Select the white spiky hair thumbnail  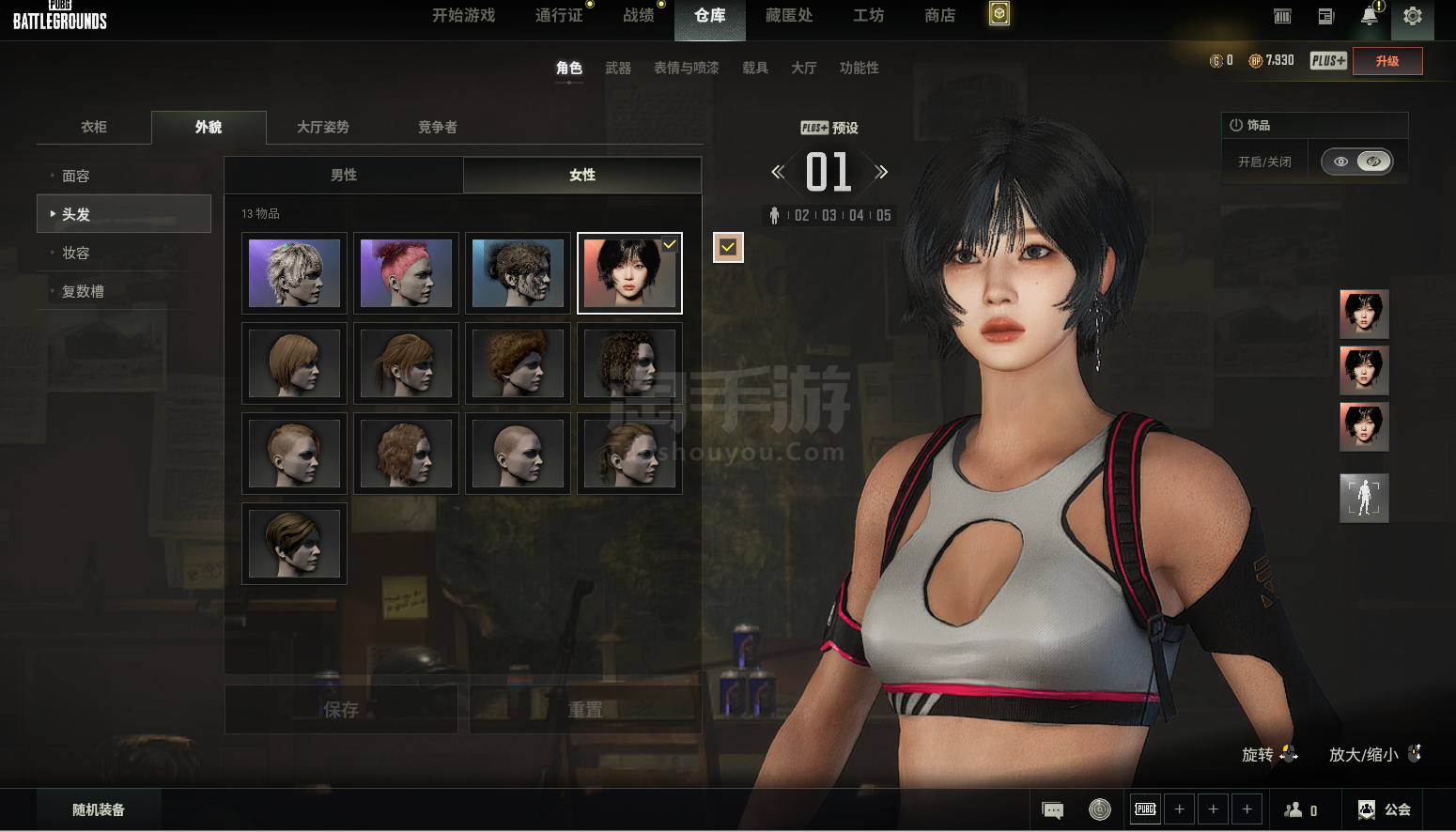[x=294, y=273]
